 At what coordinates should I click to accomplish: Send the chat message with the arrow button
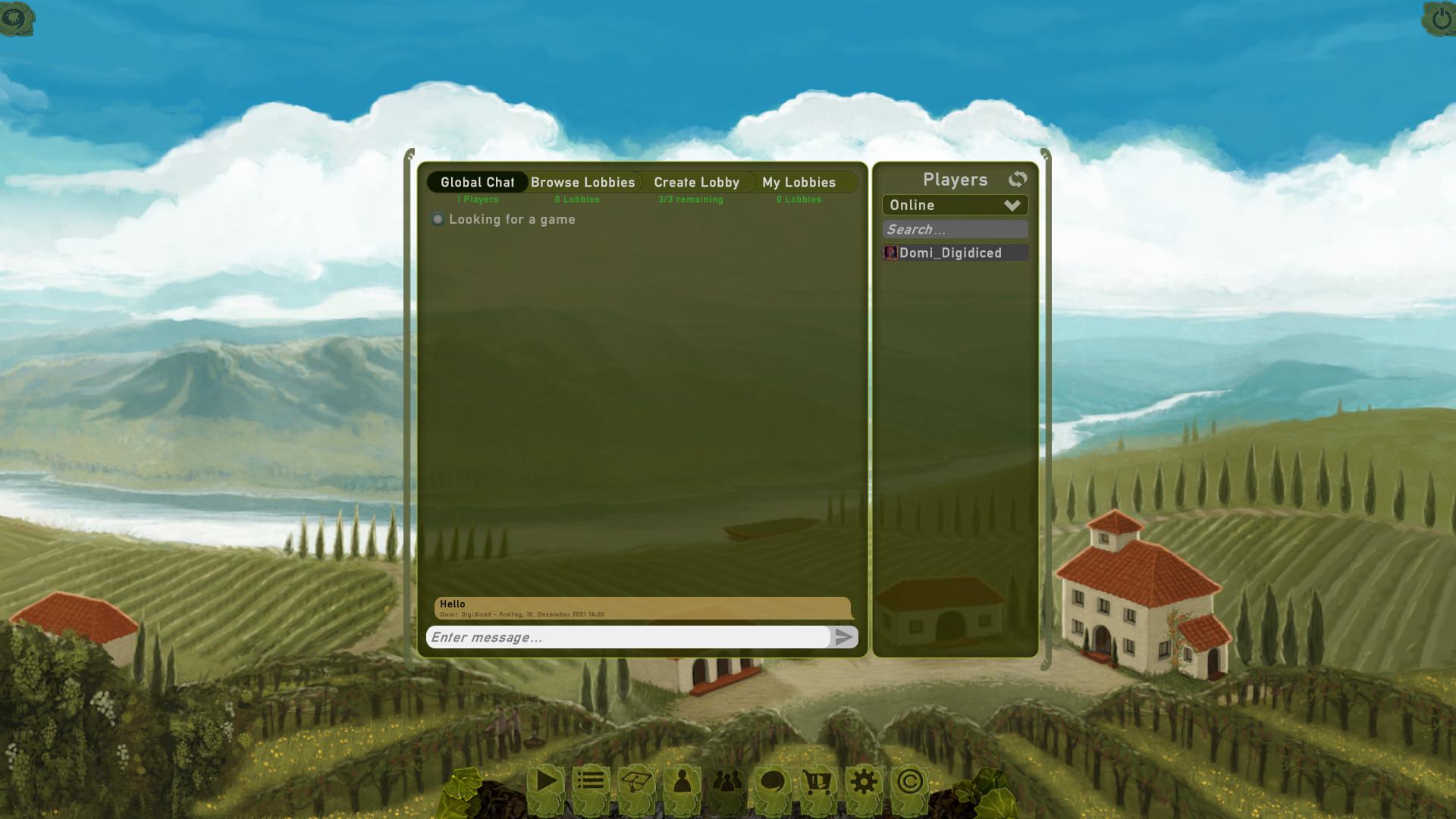click(x=844, y=638)
